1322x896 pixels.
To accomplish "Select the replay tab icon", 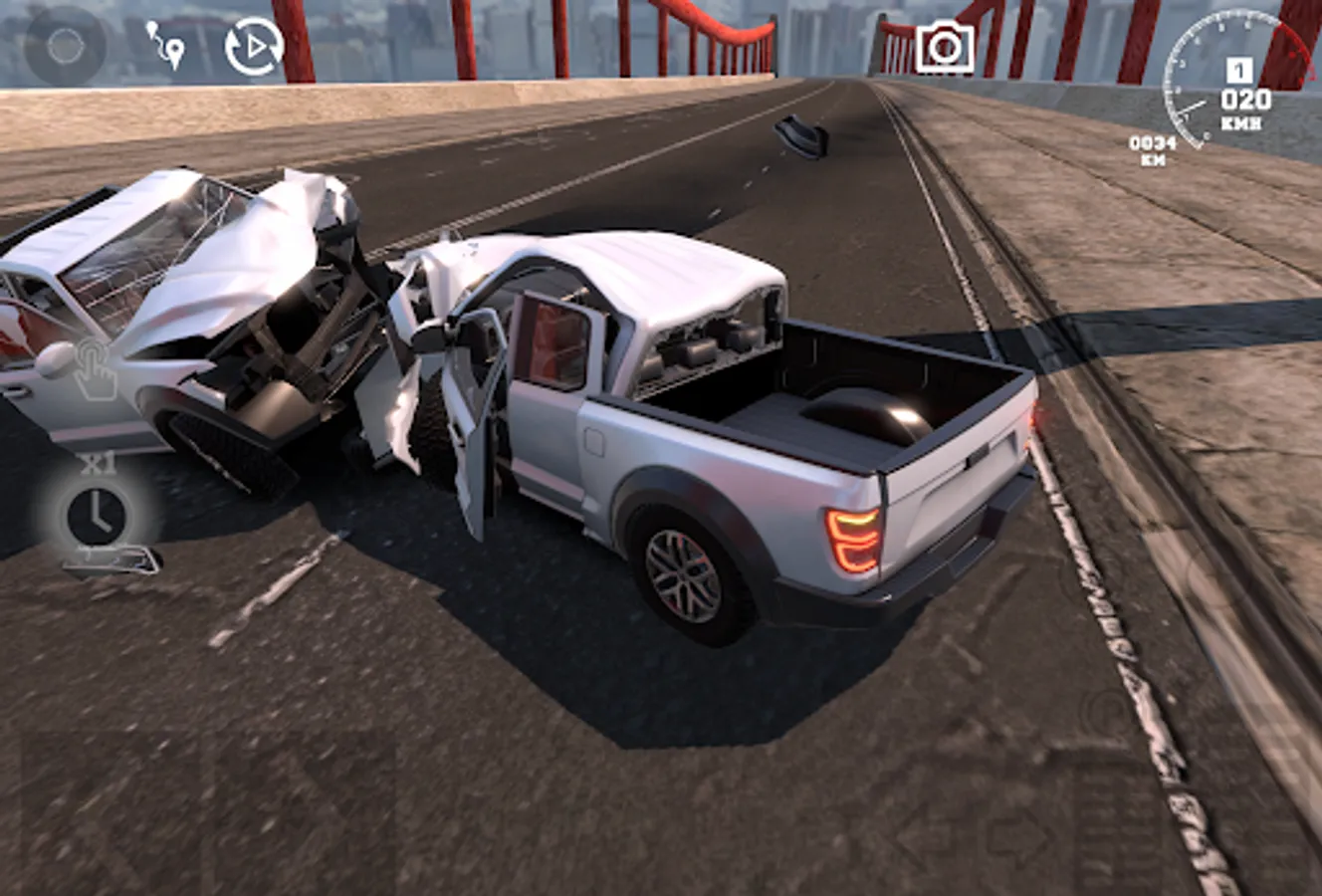I will [x=256, y=43].
